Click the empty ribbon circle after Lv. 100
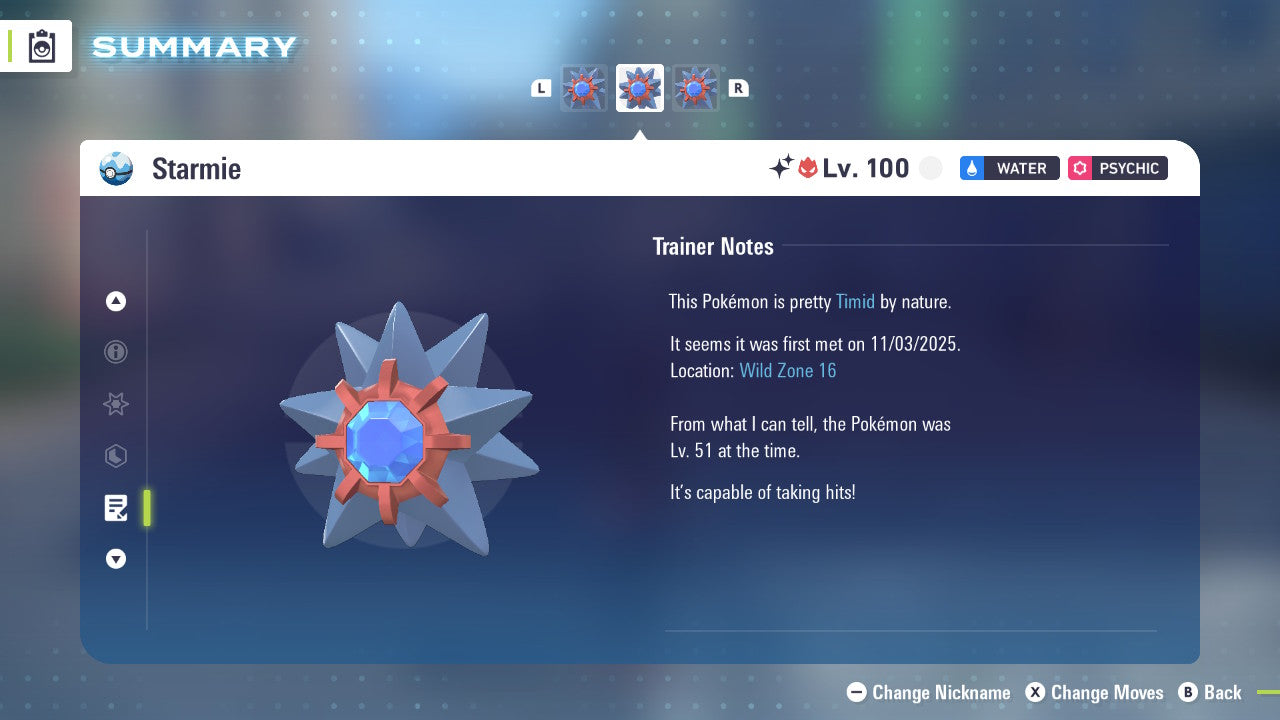The height and width of the screenshot is (720, 1280). click(931, 168)
